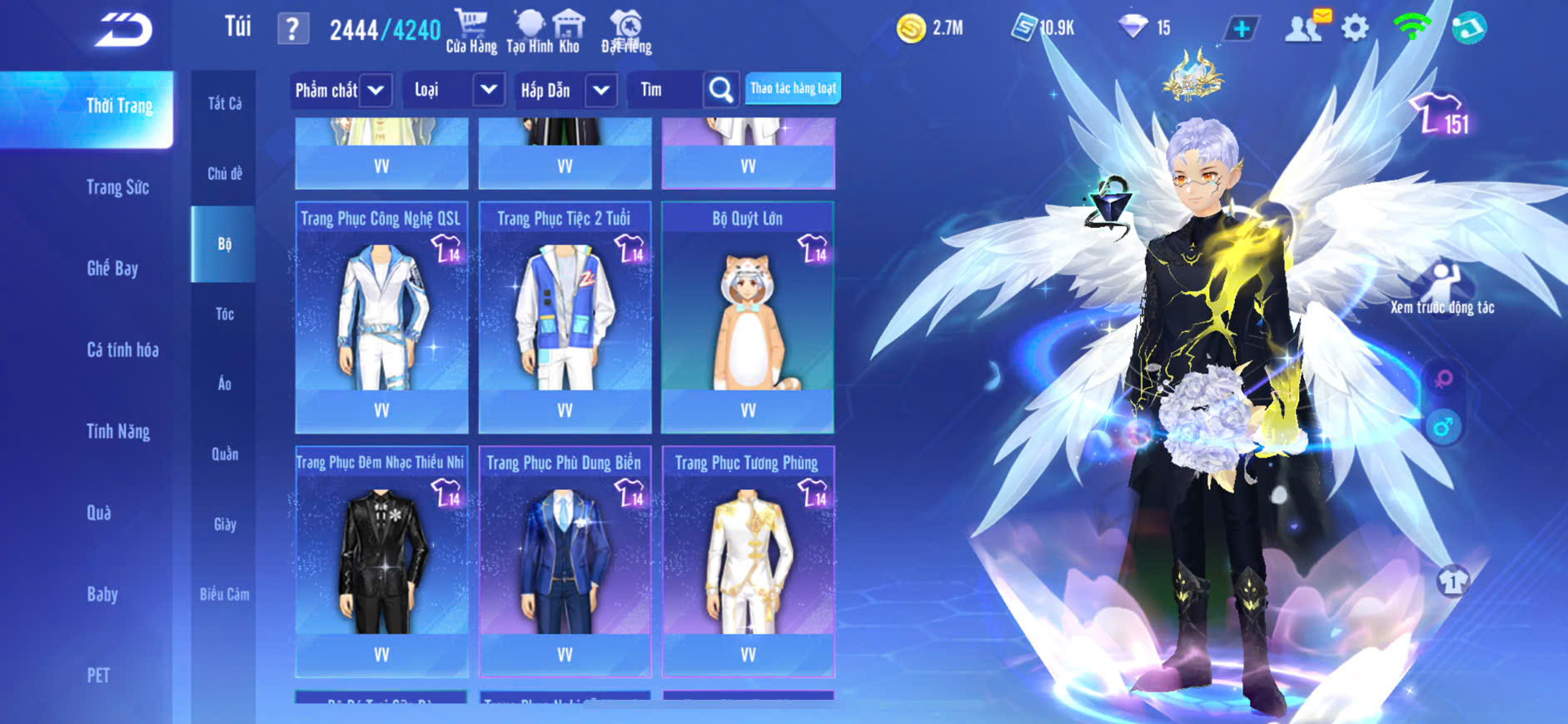Open Xem trước động tác preview

pos(1442,288)
